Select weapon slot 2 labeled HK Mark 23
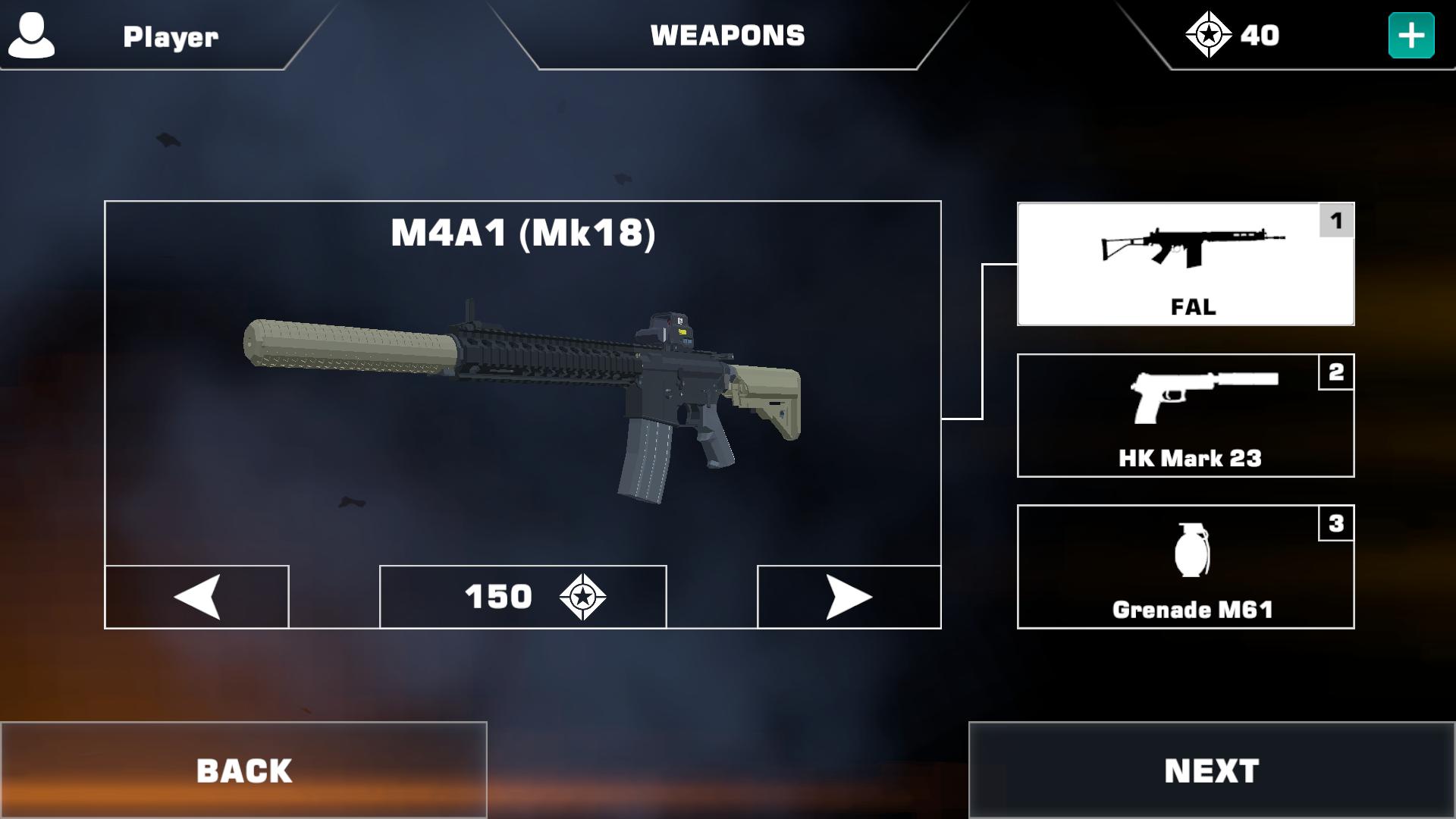 click(1185, 415)
